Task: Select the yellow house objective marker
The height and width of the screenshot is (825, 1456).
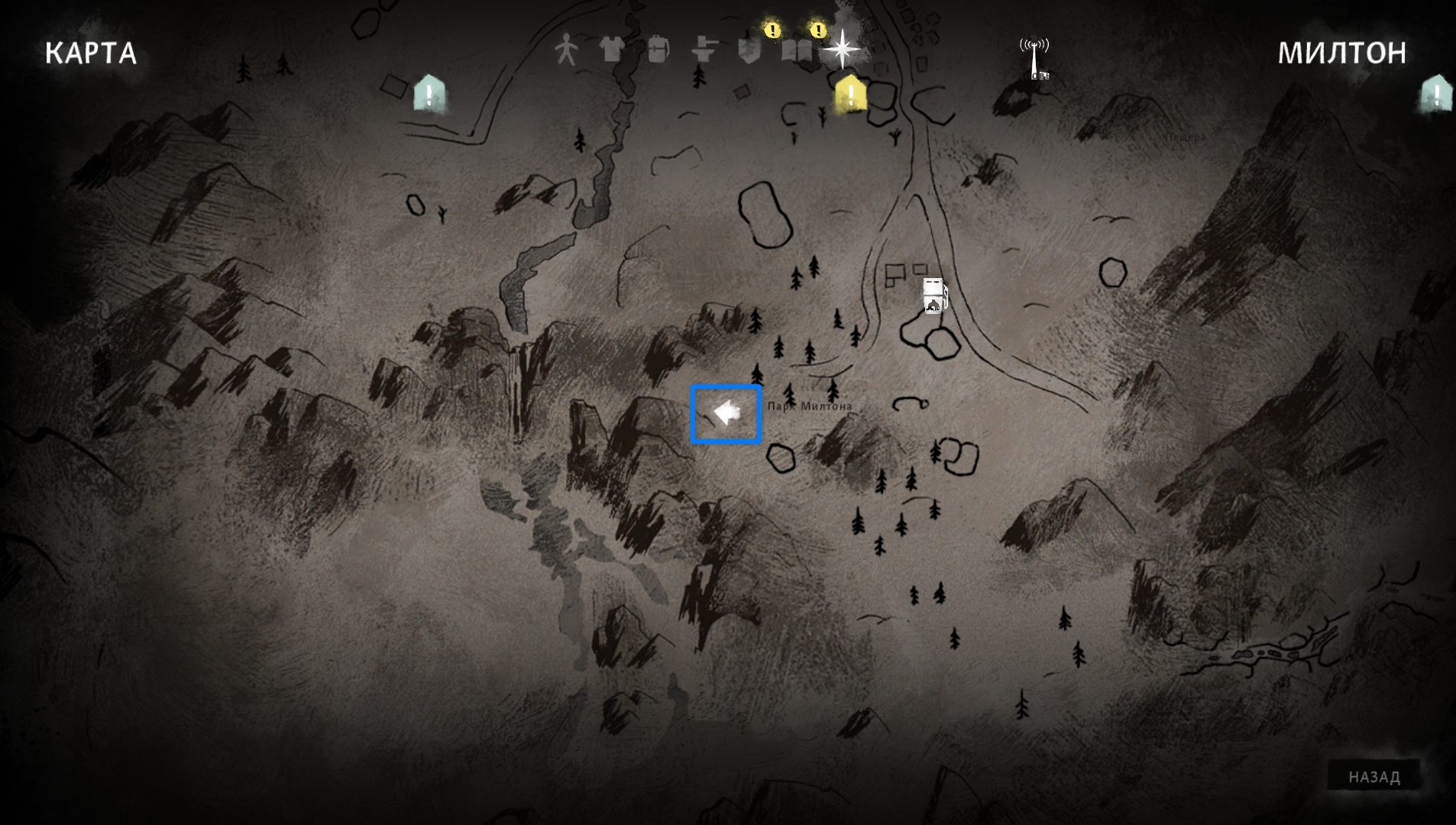Action: 849,94
